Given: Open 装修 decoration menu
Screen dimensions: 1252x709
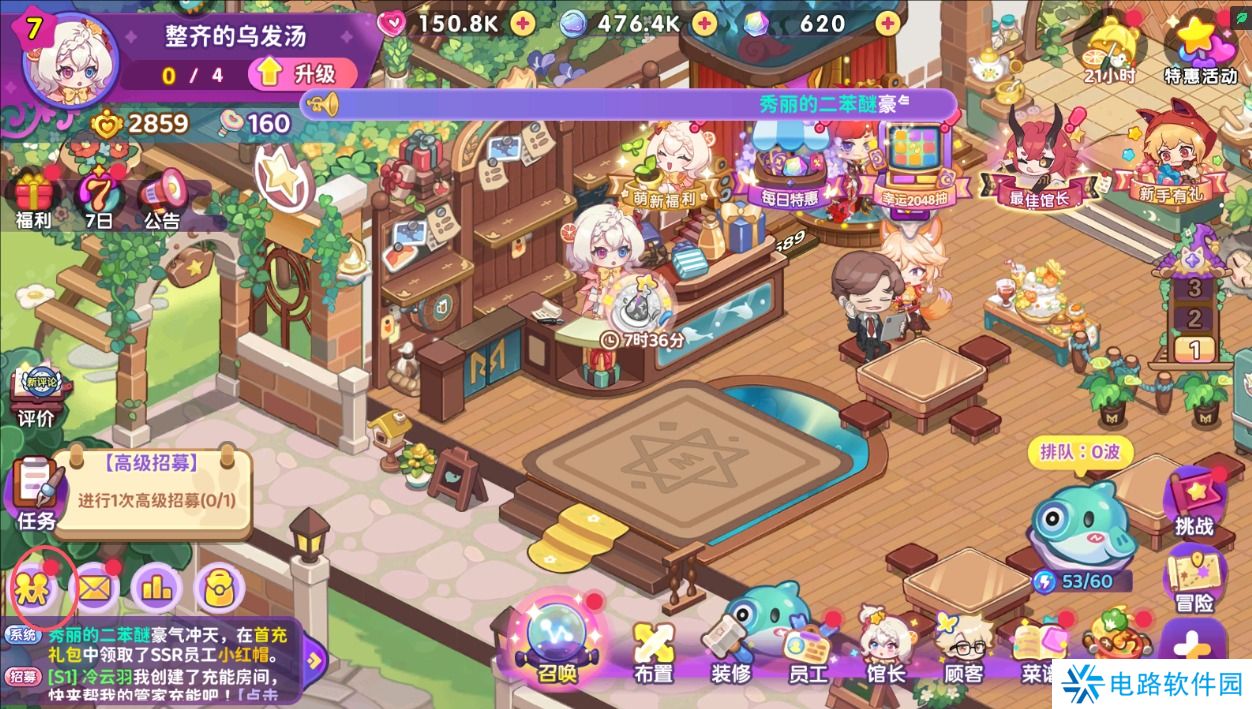Looking at the screenshot, I should (x=730, y=650).
